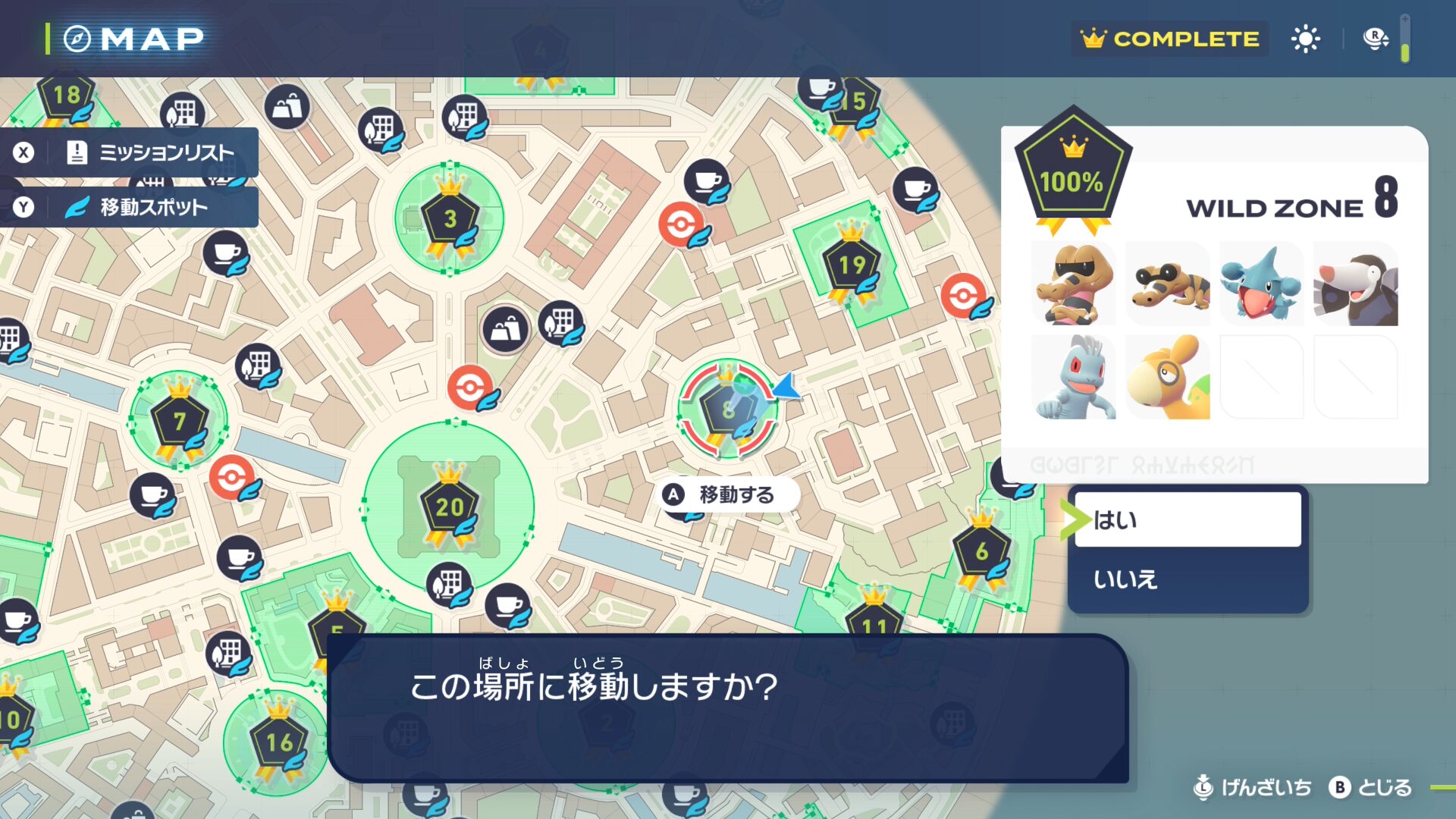
Task: View Gible in the Wild Zone panel
Action: click(x=1262, y=284)
